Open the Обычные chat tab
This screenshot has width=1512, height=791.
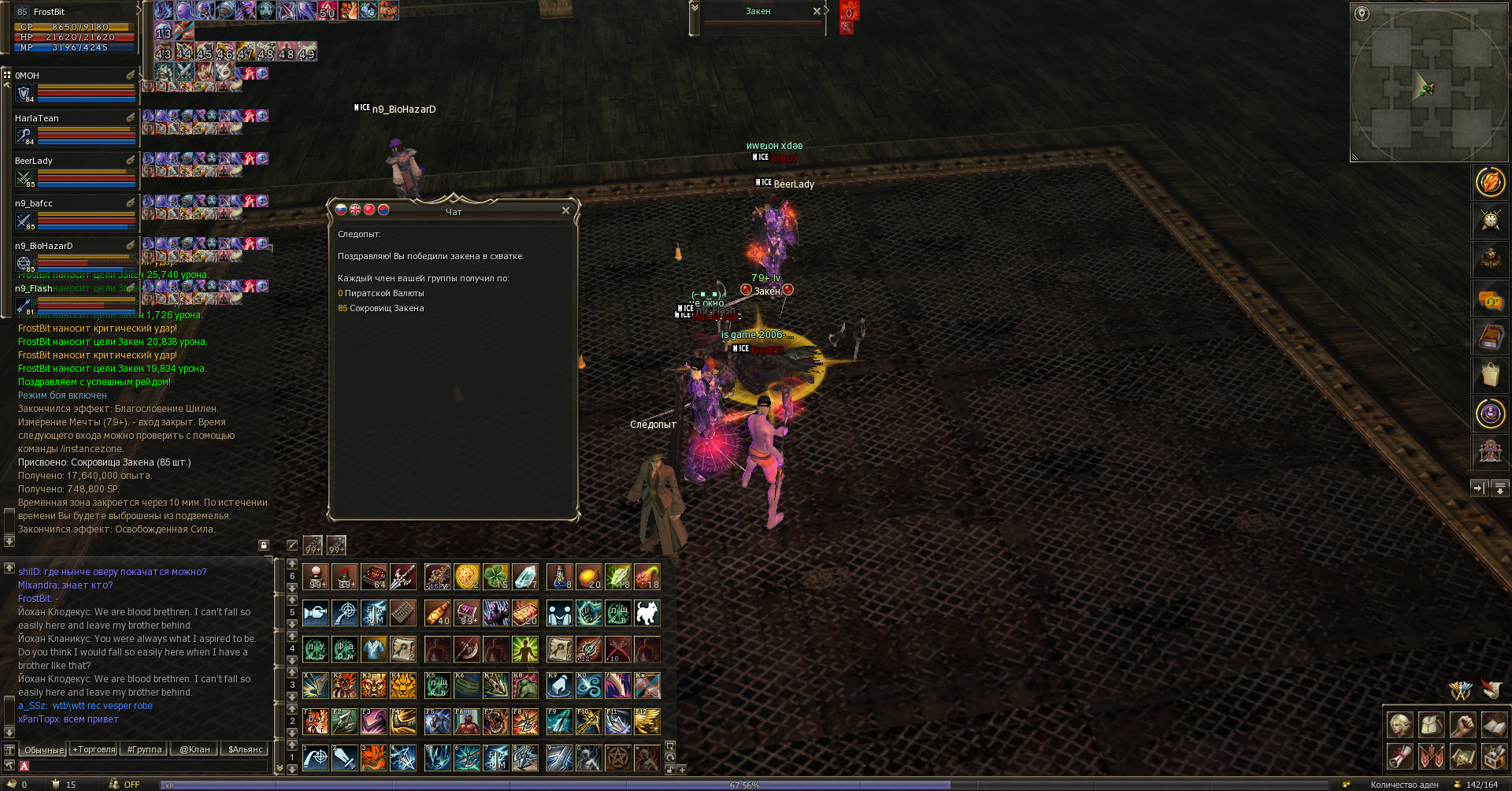43,749
